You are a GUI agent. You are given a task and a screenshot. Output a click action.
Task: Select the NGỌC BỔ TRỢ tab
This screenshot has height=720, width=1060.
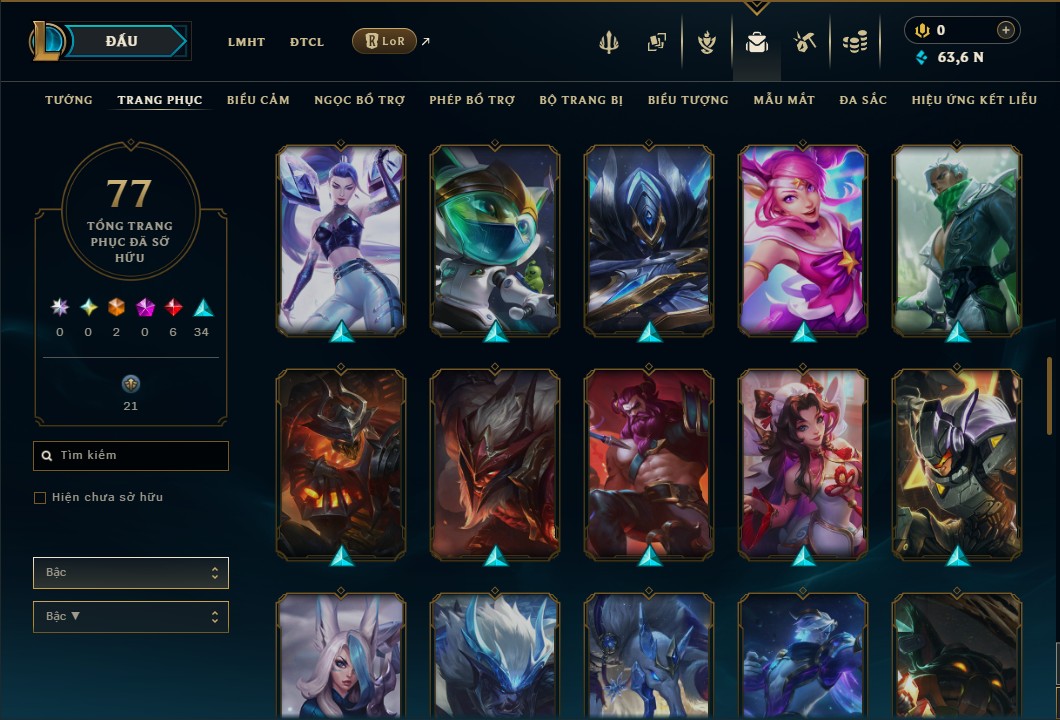pos(359,100)
